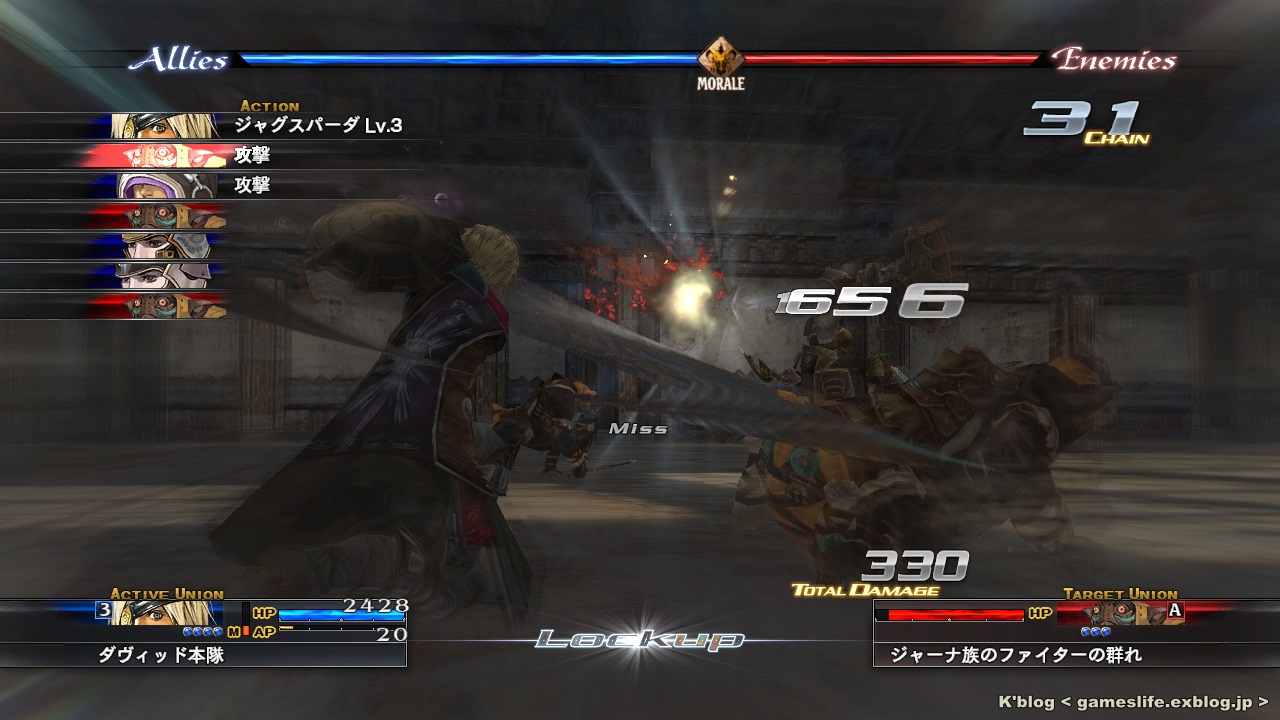Select the Active Union blonde portrait
Screen dimensions: 1280x720
[166, 613]
